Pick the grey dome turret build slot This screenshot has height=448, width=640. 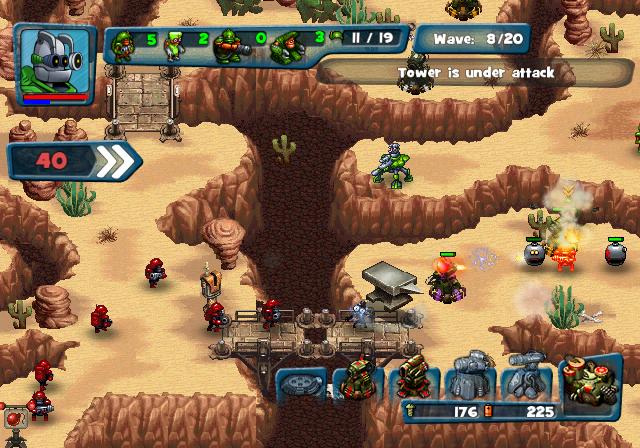(x=468, y=378)
